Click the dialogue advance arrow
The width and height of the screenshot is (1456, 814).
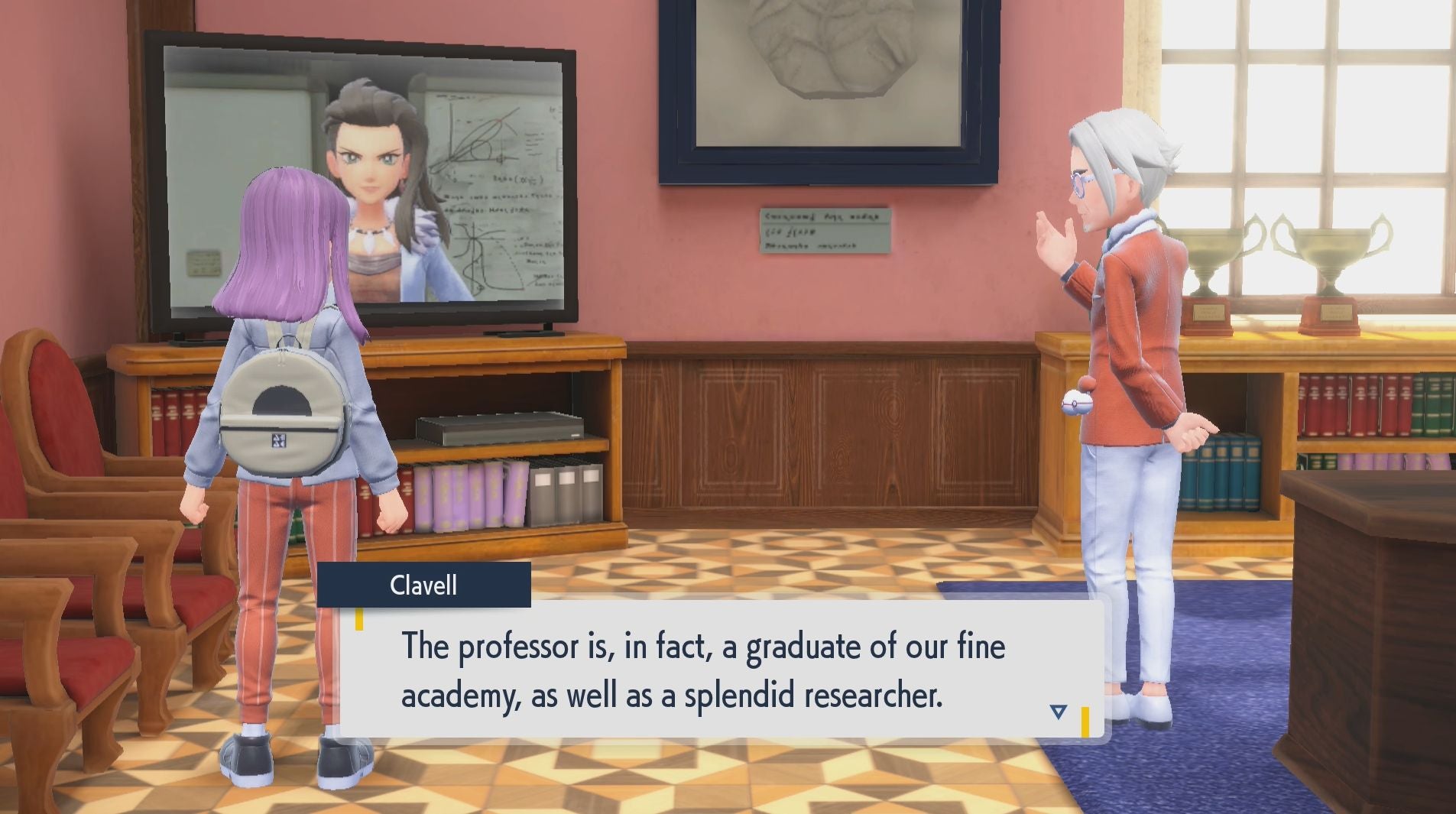1057,709
